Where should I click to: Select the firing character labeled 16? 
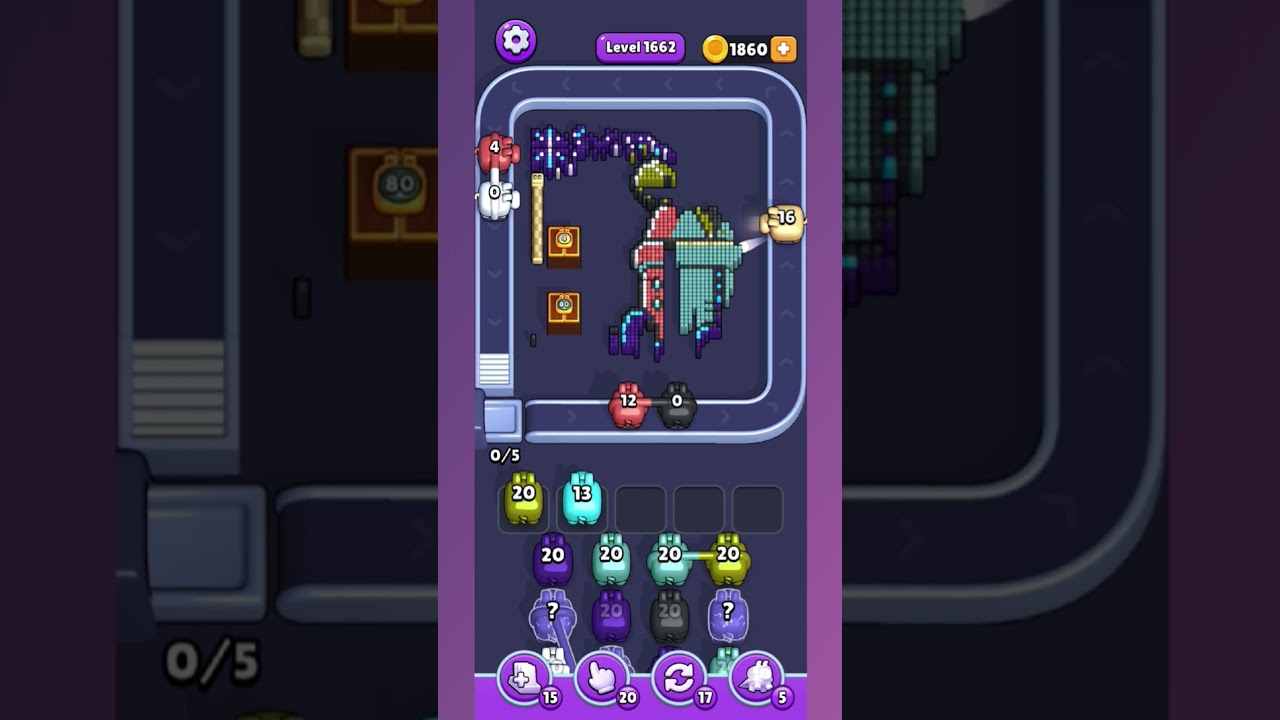pos(781,222)
